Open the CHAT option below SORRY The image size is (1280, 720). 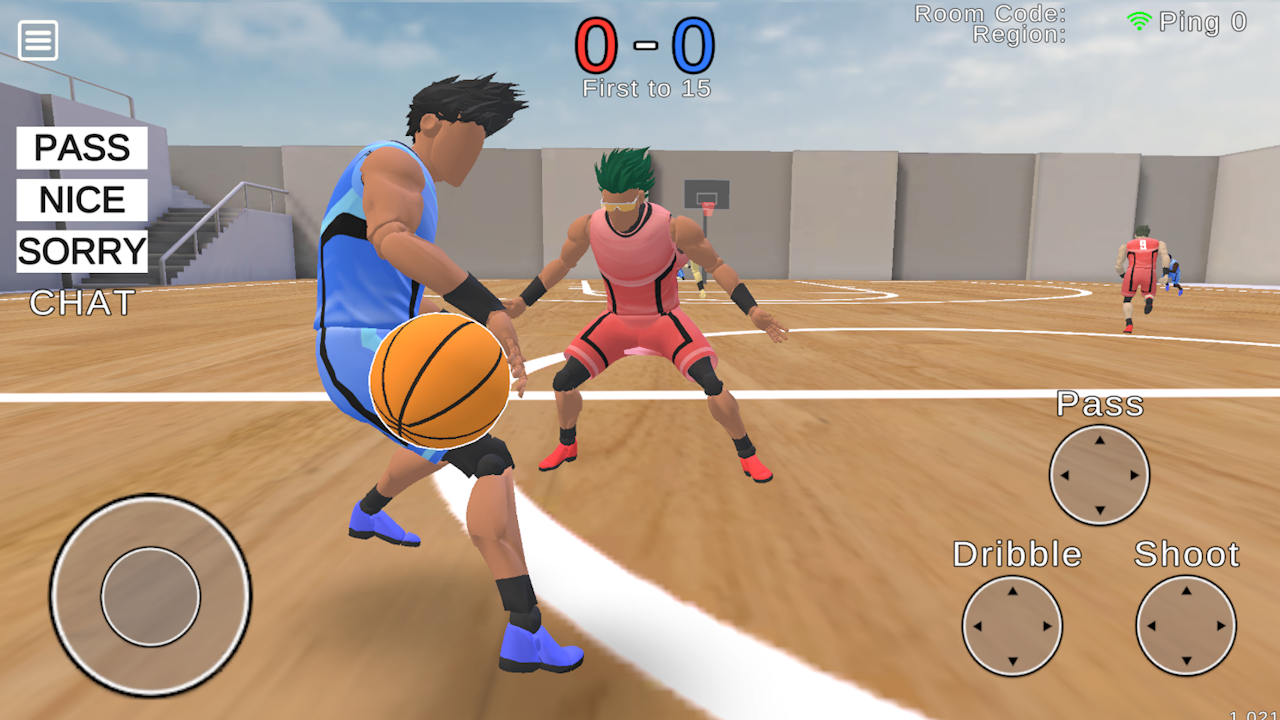coord(80,303)
